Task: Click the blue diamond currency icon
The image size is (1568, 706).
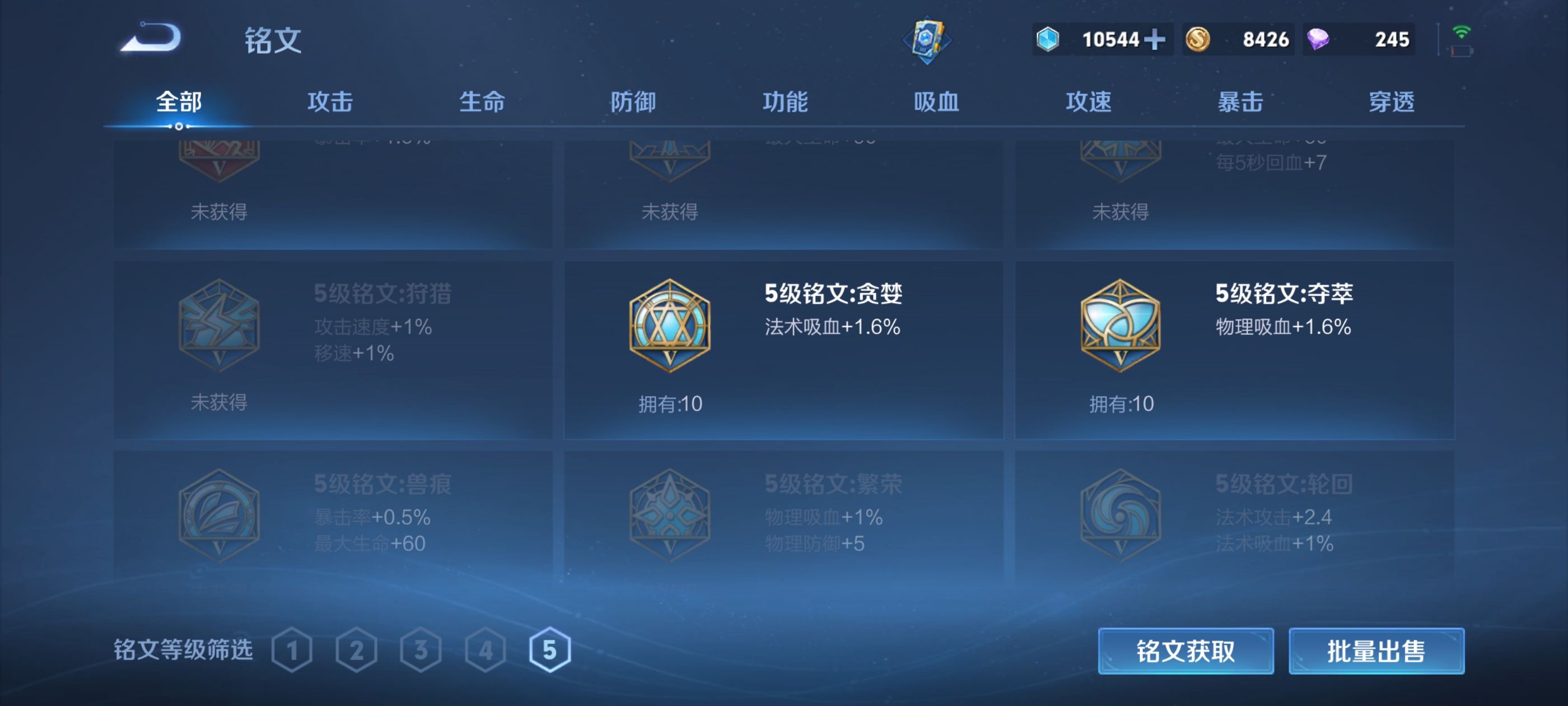Action: pyautogui.click(x=1048, y=38)
